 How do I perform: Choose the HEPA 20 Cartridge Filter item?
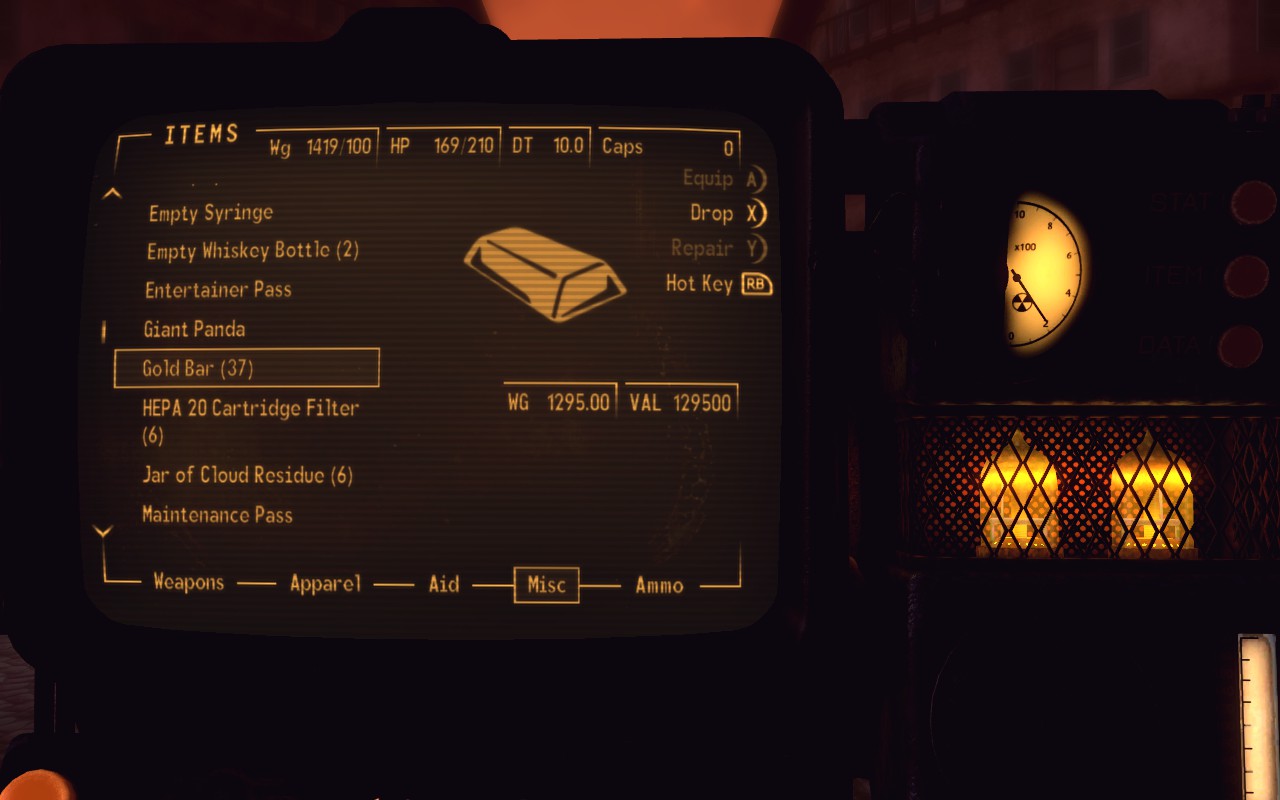click(250, 409)
